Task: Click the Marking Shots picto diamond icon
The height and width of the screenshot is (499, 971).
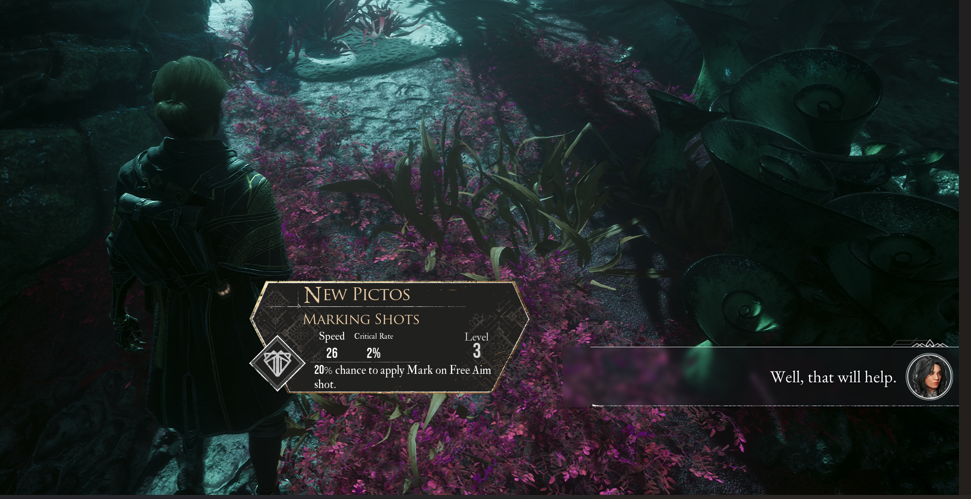Action: coord(277,363)
